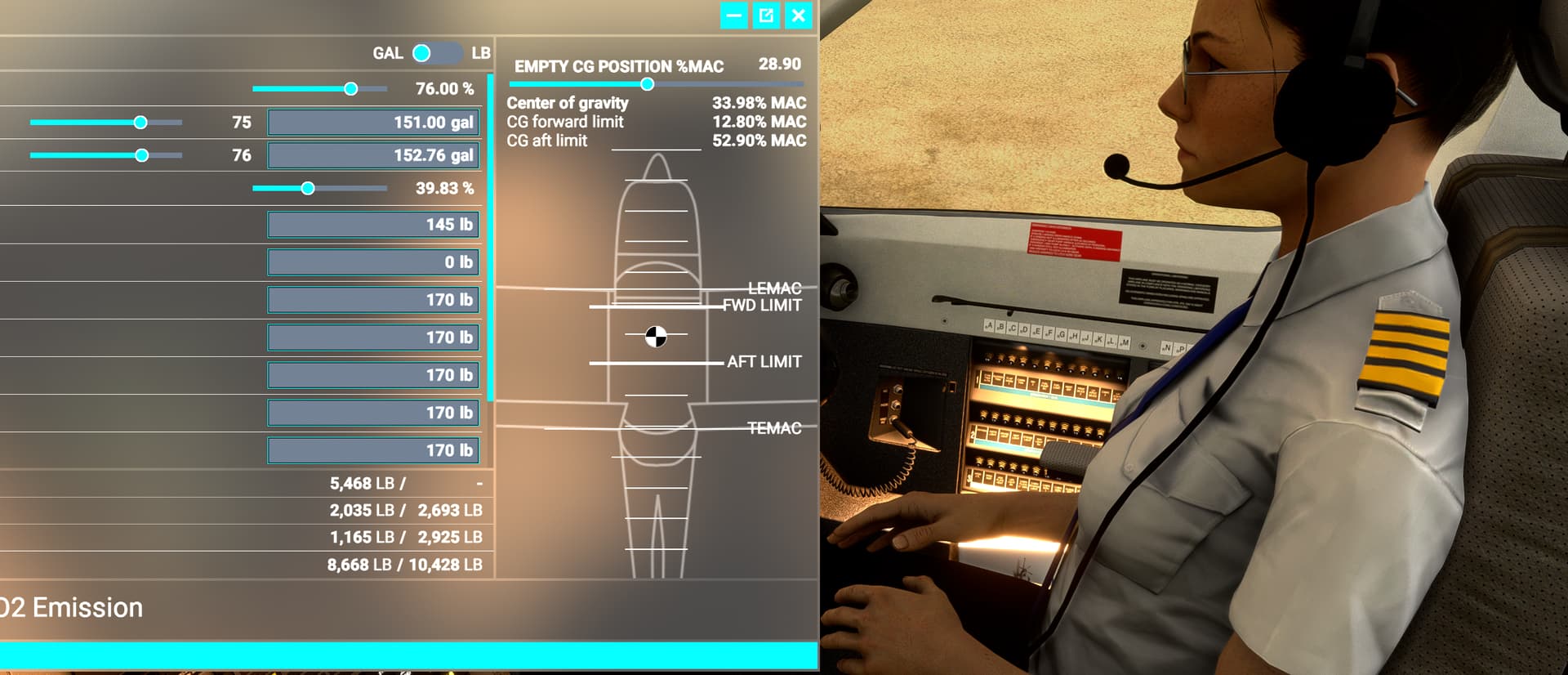Click the 39.83% payload percentage slider
Viewport: 1568px width, 675px height.
pyautogui.click(x=308, y=187)
